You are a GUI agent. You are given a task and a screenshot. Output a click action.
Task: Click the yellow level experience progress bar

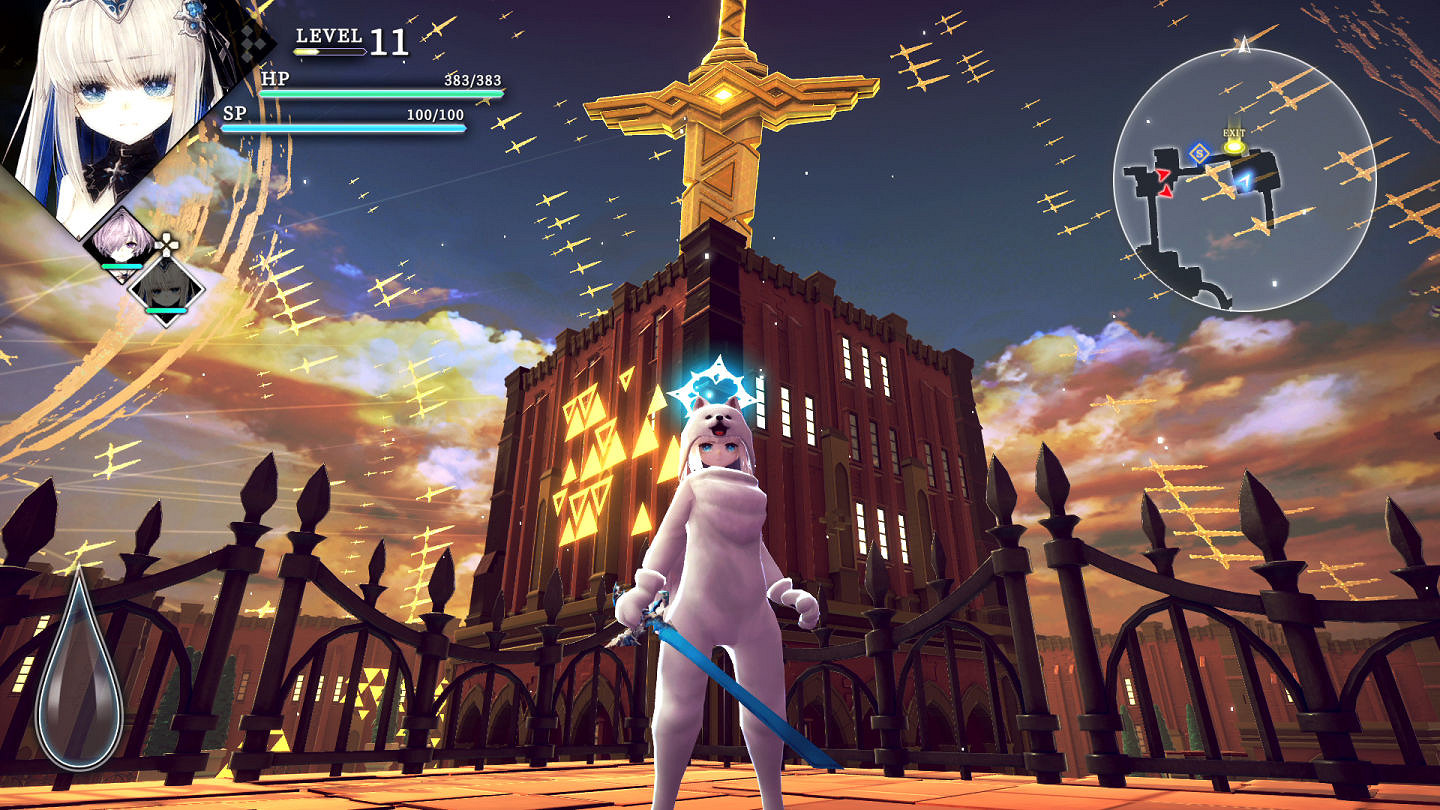pyautogui.click(x=330, y=52)
